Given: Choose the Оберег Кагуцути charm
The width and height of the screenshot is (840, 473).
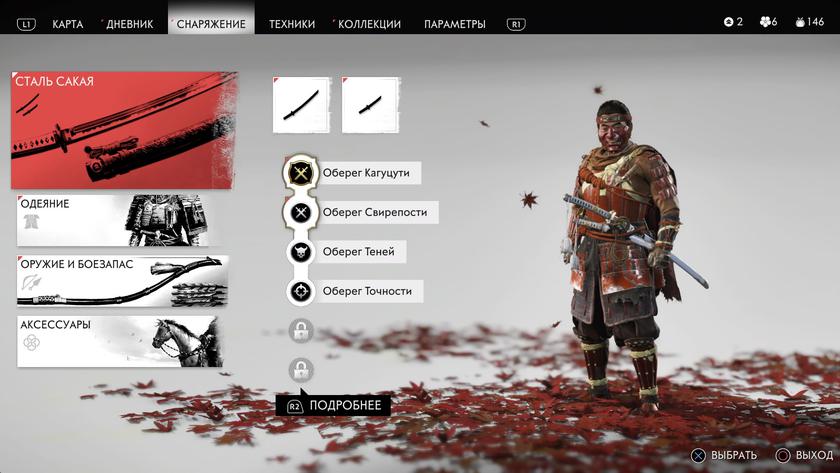Looking at the screenshot, I should [x=353, y=173].
